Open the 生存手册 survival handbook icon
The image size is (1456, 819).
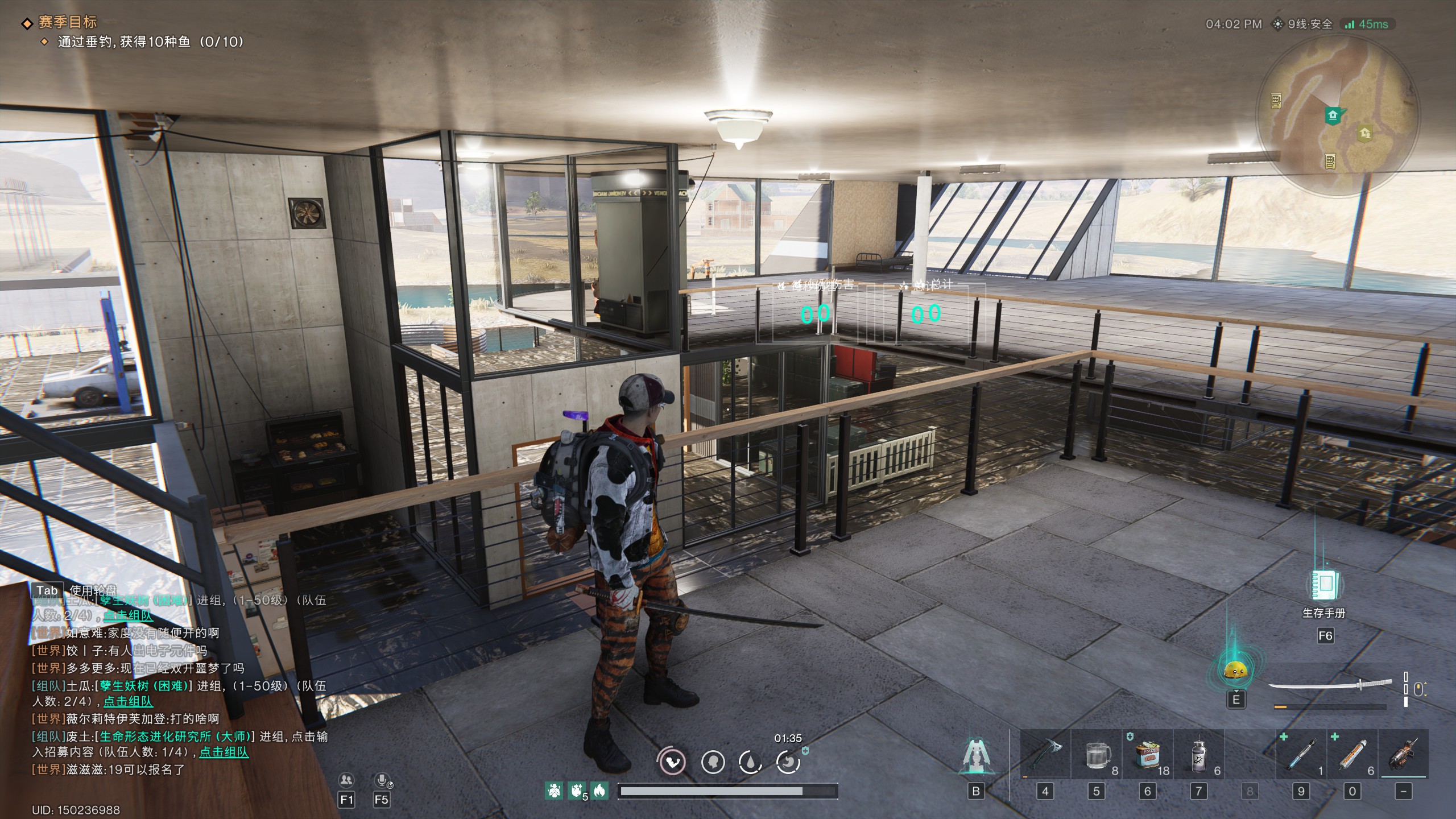(x=1324, y=585)
